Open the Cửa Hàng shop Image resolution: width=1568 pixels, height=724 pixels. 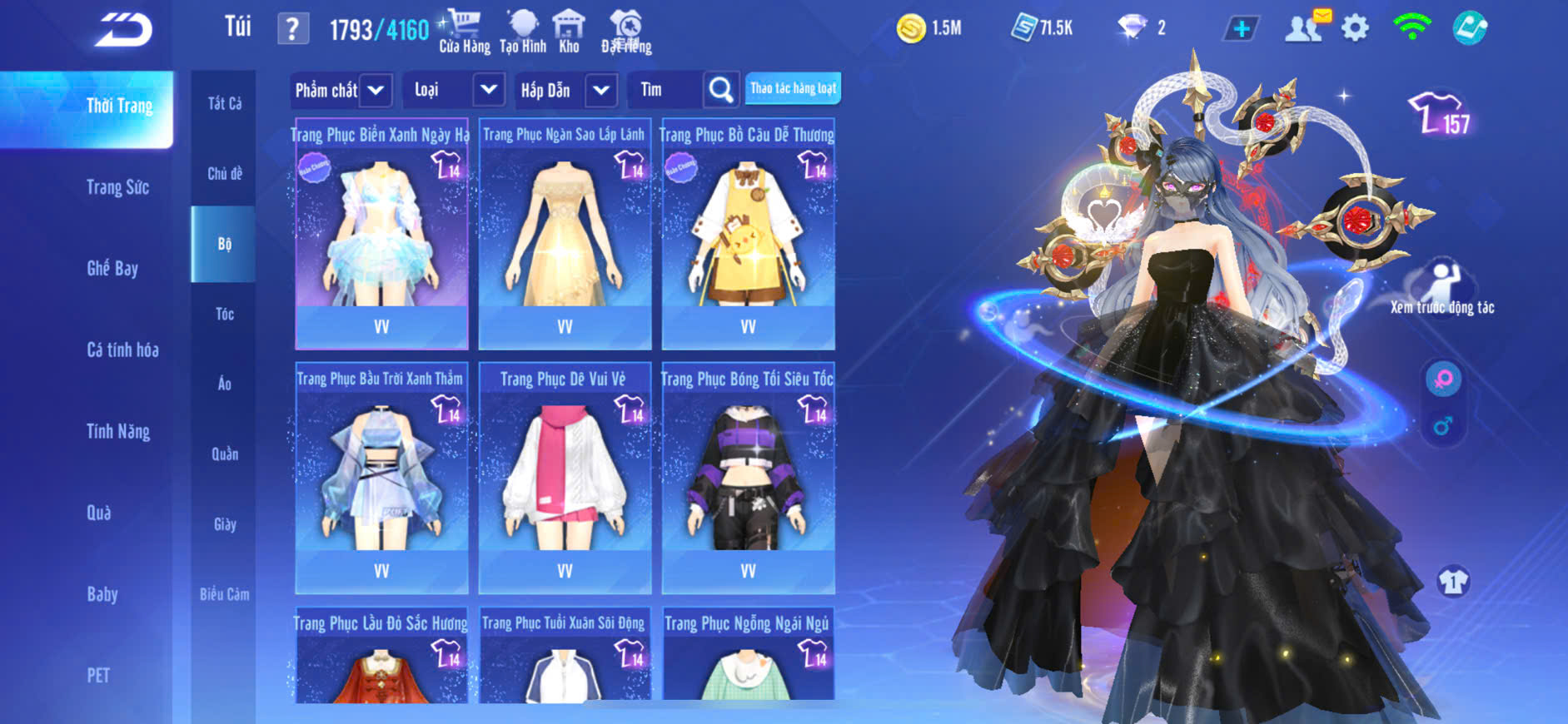coord(465,32)
